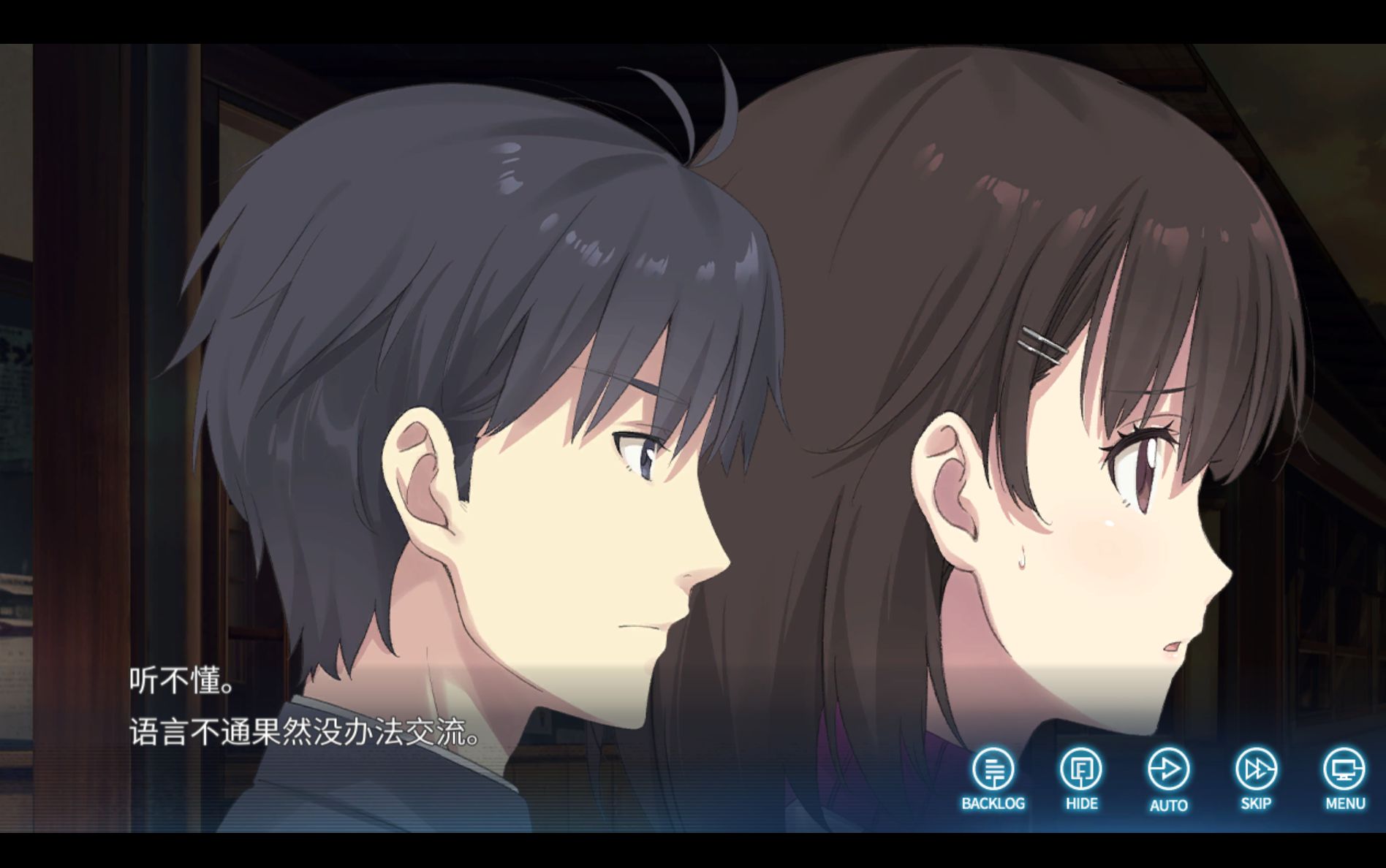
Task: Toggle automatic playback mode via AUTO
Action: 1169,769
